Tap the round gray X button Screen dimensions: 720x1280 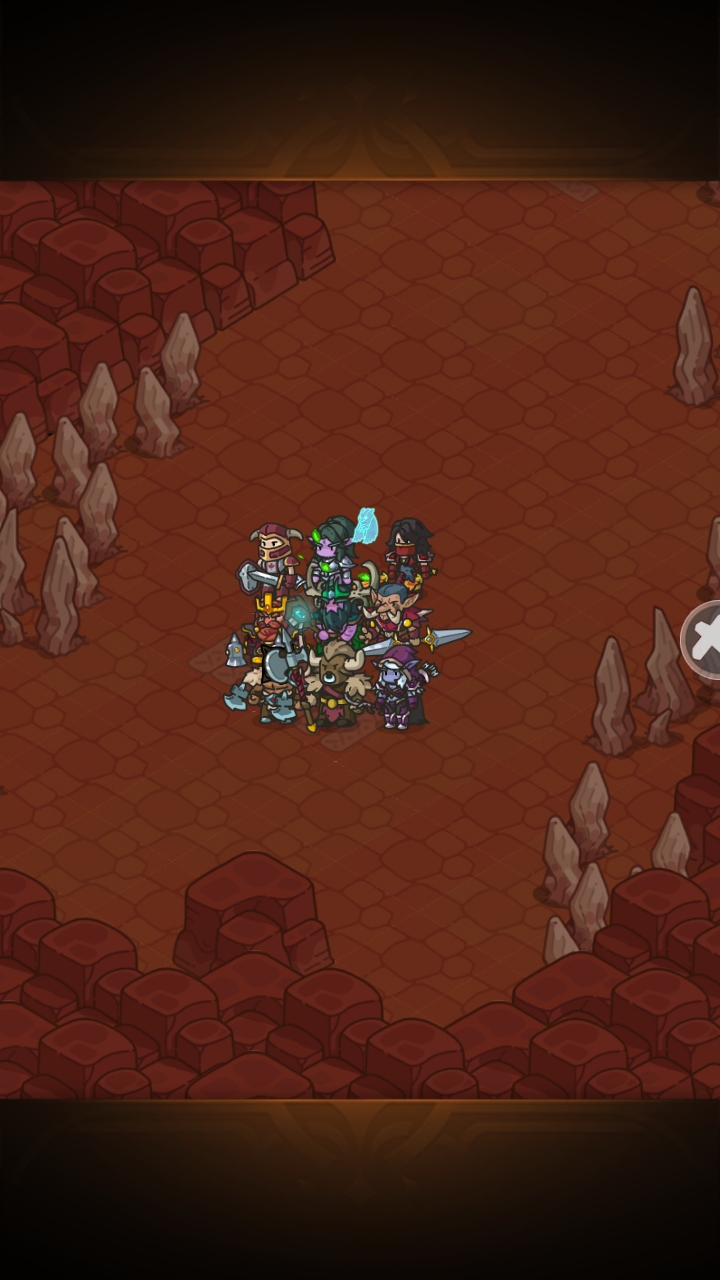(x=704, y=640)
